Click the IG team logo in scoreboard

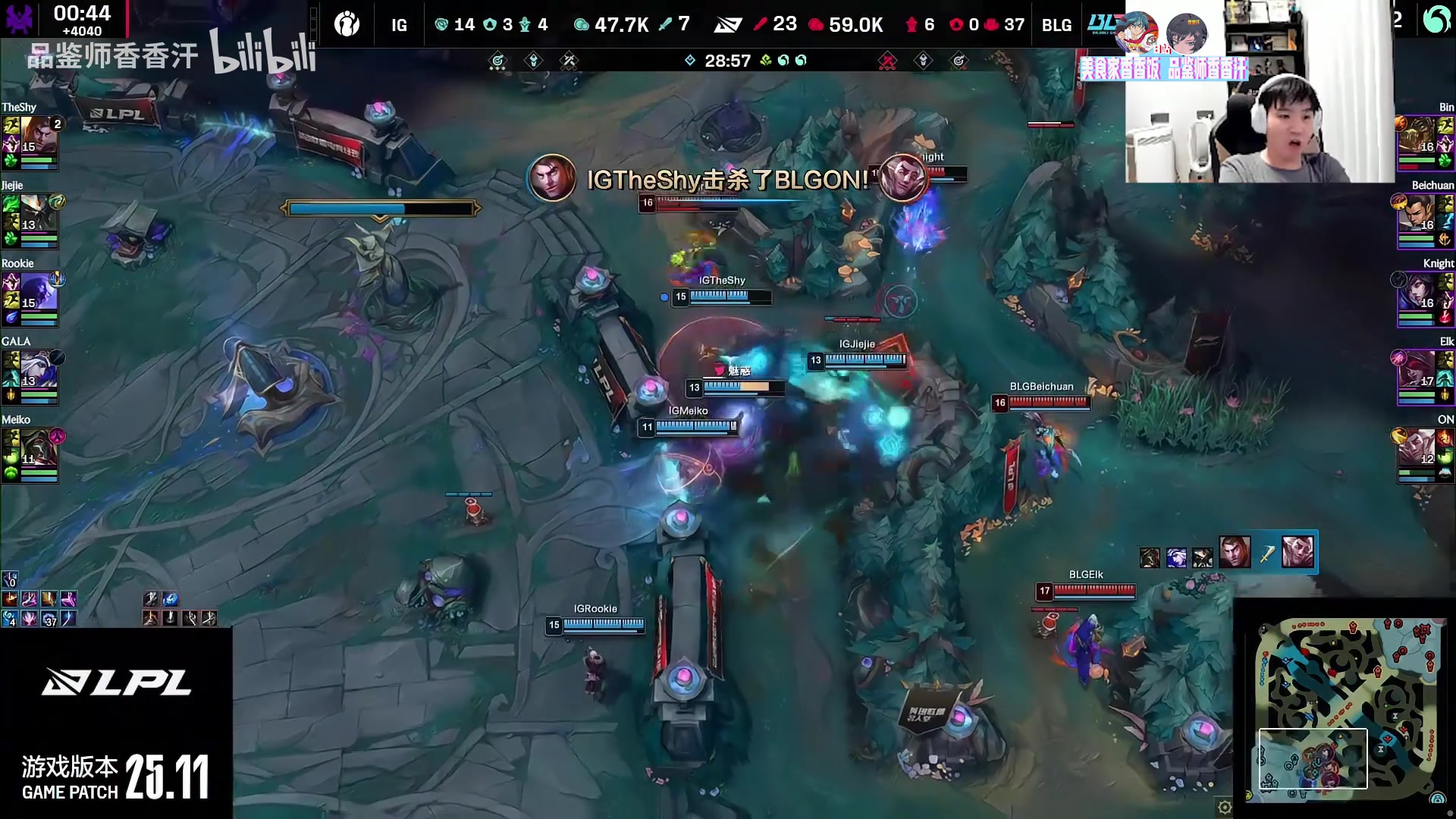[x=347, y=24]
